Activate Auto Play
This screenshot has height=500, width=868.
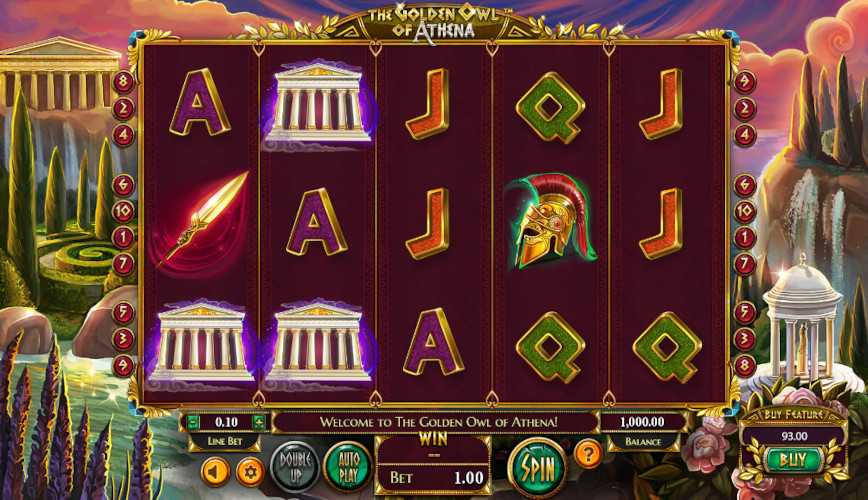pos(347,467)
